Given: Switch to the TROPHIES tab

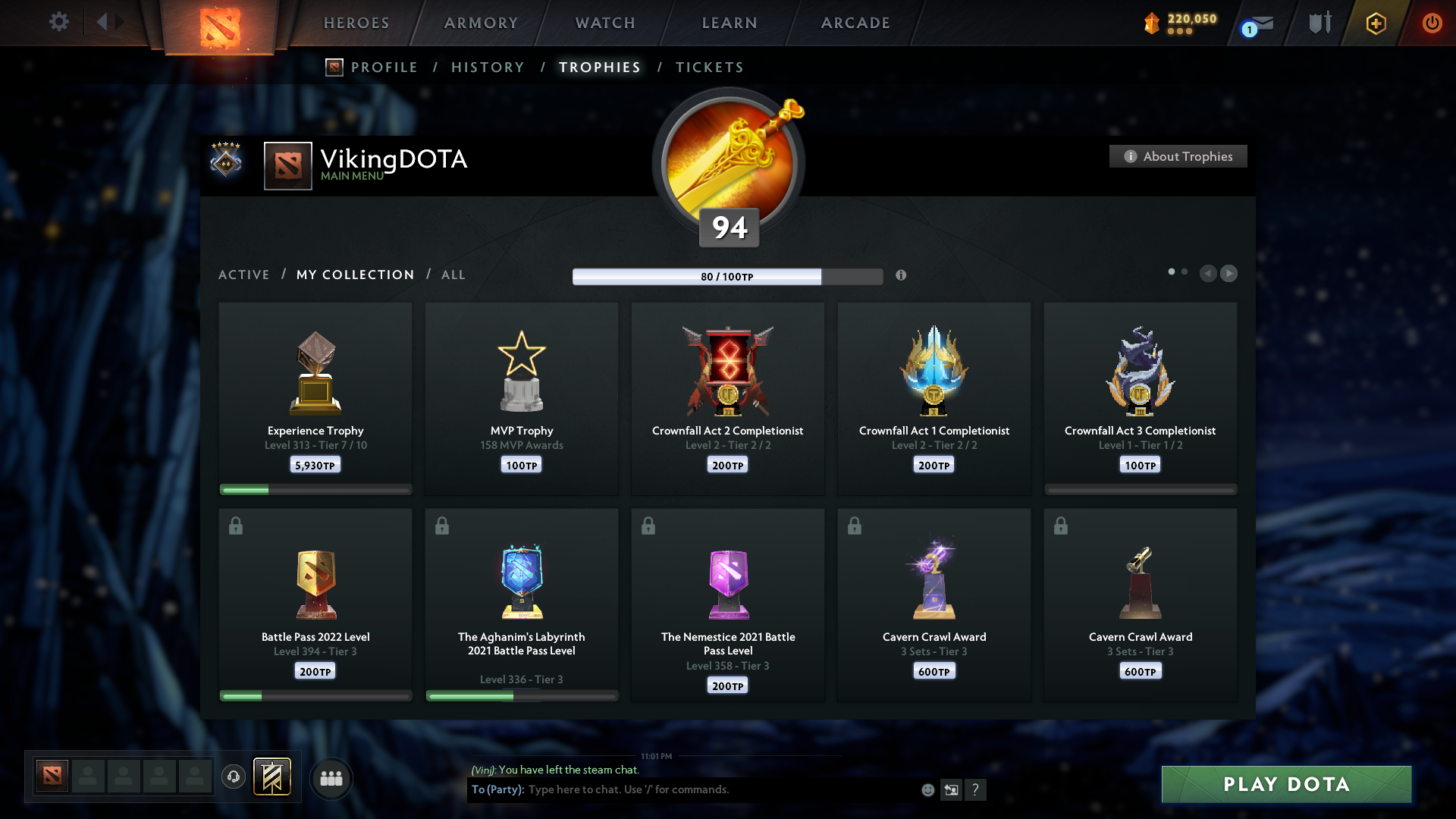Looking at the screenshot, I should pos(599,67).
